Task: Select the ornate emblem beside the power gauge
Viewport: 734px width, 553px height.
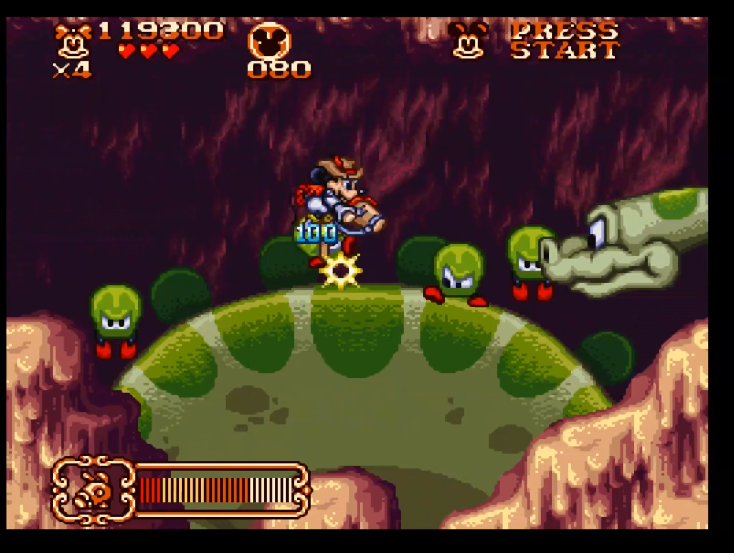Action: pos(93,489)
